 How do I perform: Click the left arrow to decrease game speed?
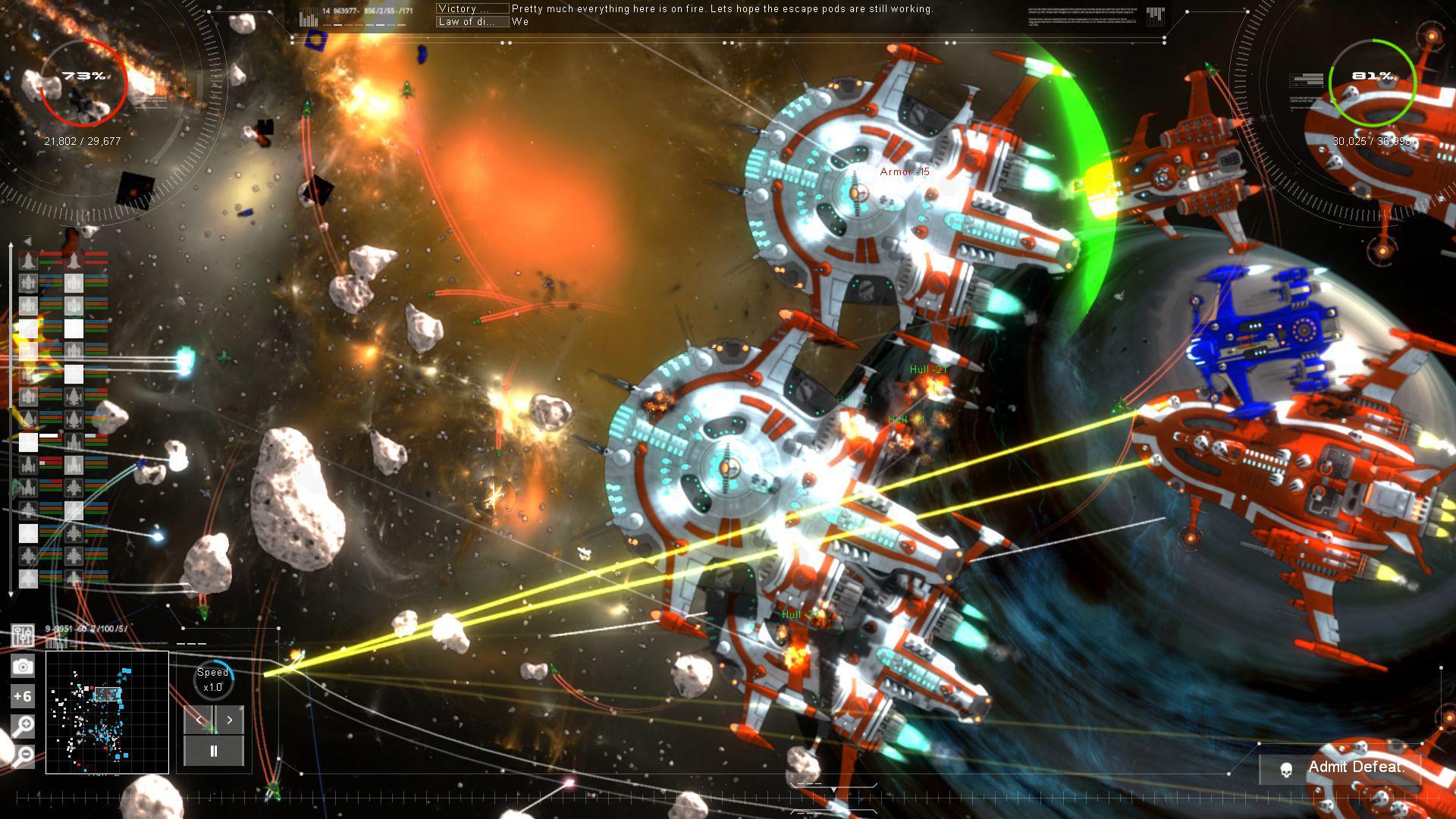[x=199, y=720]
